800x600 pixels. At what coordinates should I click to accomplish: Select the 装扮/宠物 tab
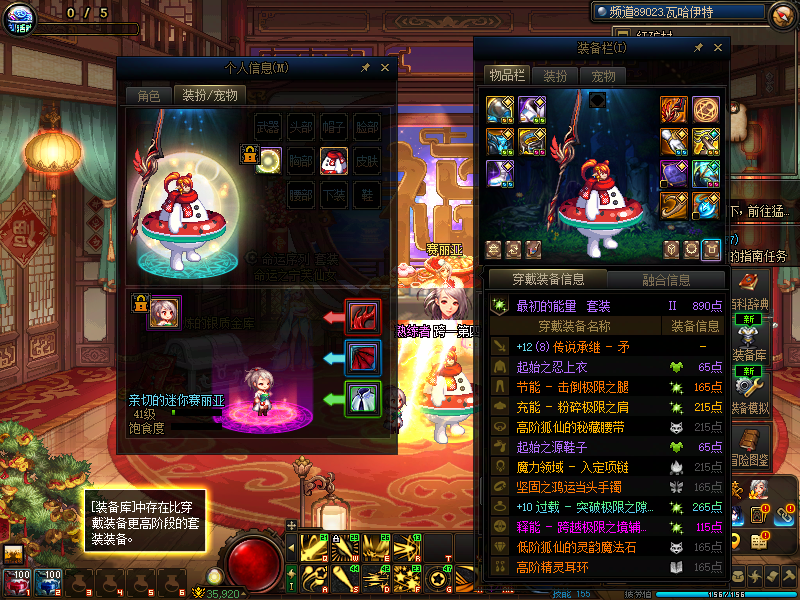click(208, 95)
